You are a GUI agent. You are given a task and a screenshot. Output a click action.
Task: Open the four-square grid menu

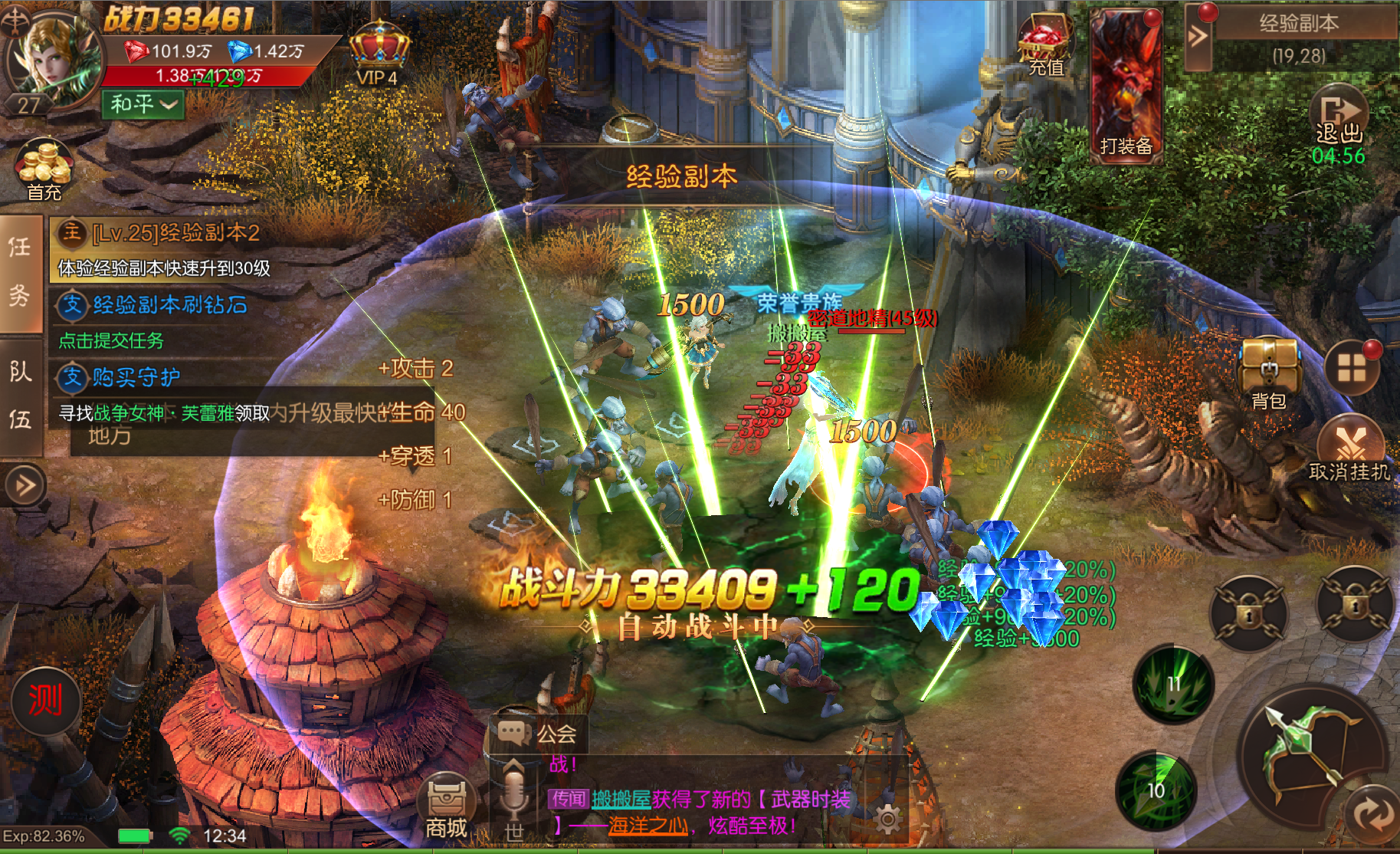1352,368
